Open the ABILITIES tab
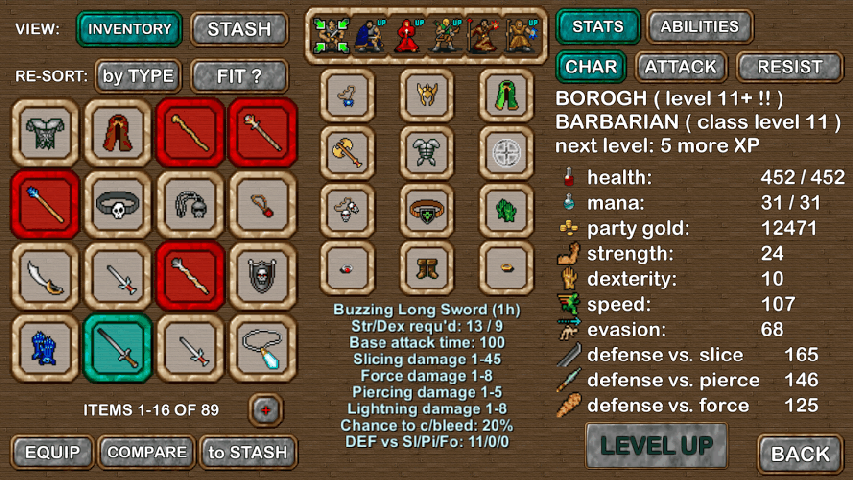The width and height of the screenshot is (853, 480). click(700, 27)
